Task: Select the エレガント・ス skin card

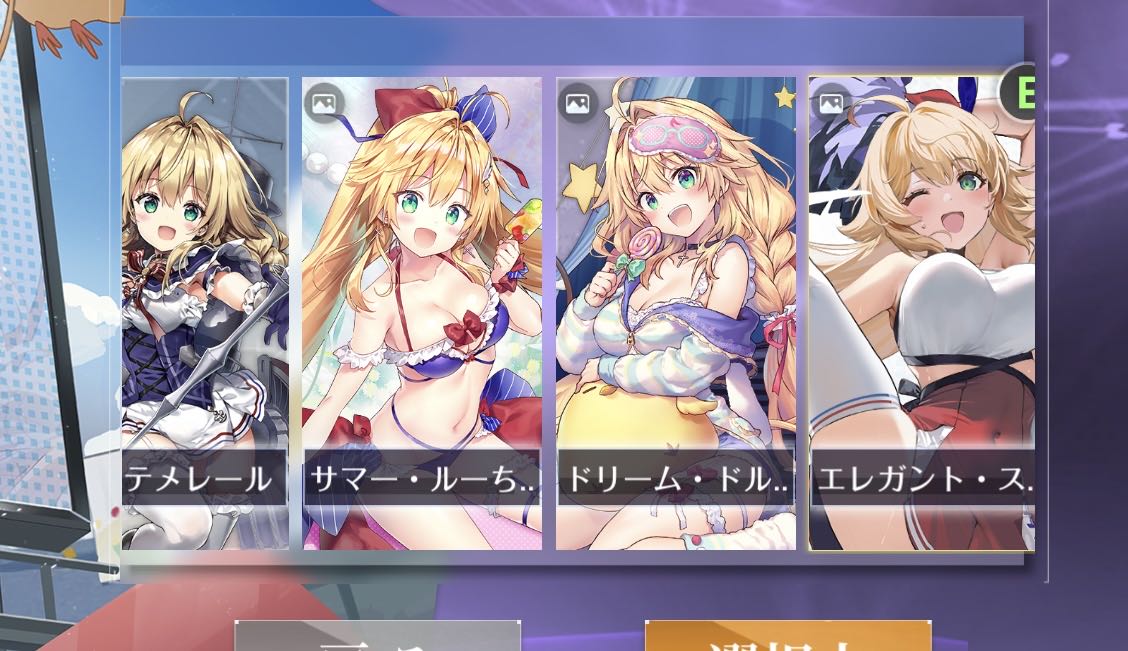Action: pos(921,312)
